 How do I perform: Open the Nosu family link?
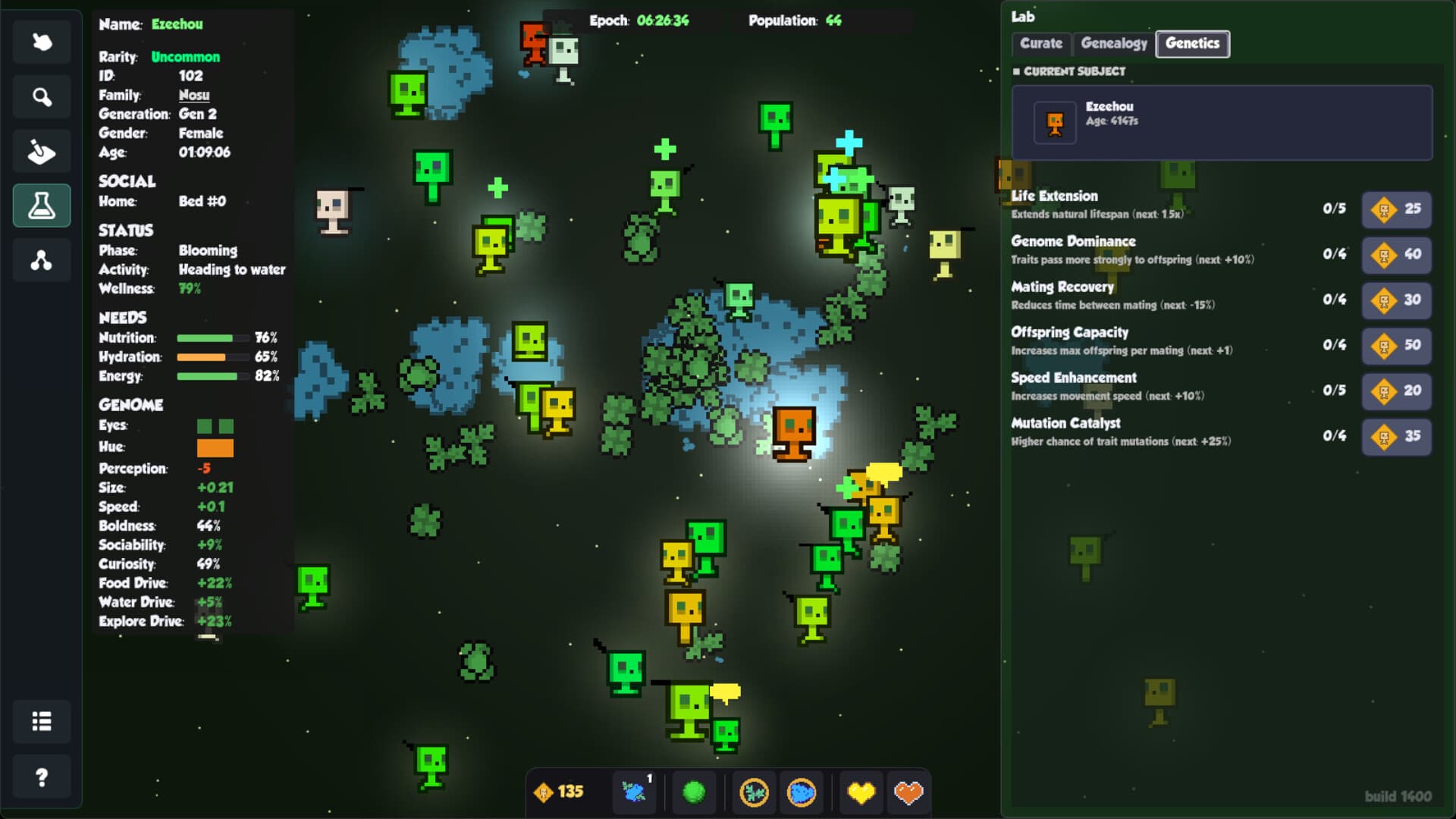click(x=194, y=95)
